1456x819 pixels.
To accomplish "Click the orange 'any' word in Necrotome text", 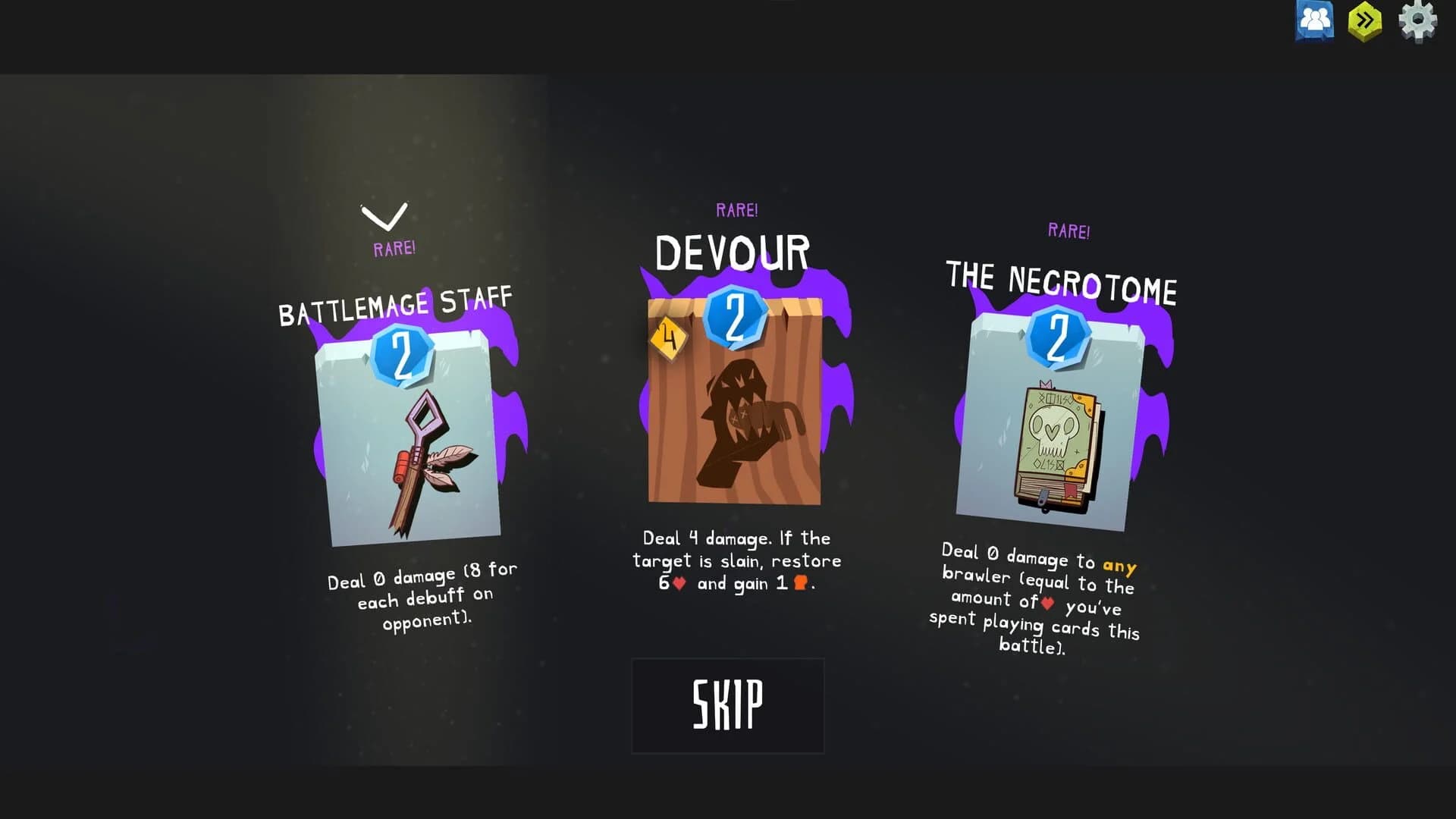I will pyautogui.click(x=1119, y=564).
